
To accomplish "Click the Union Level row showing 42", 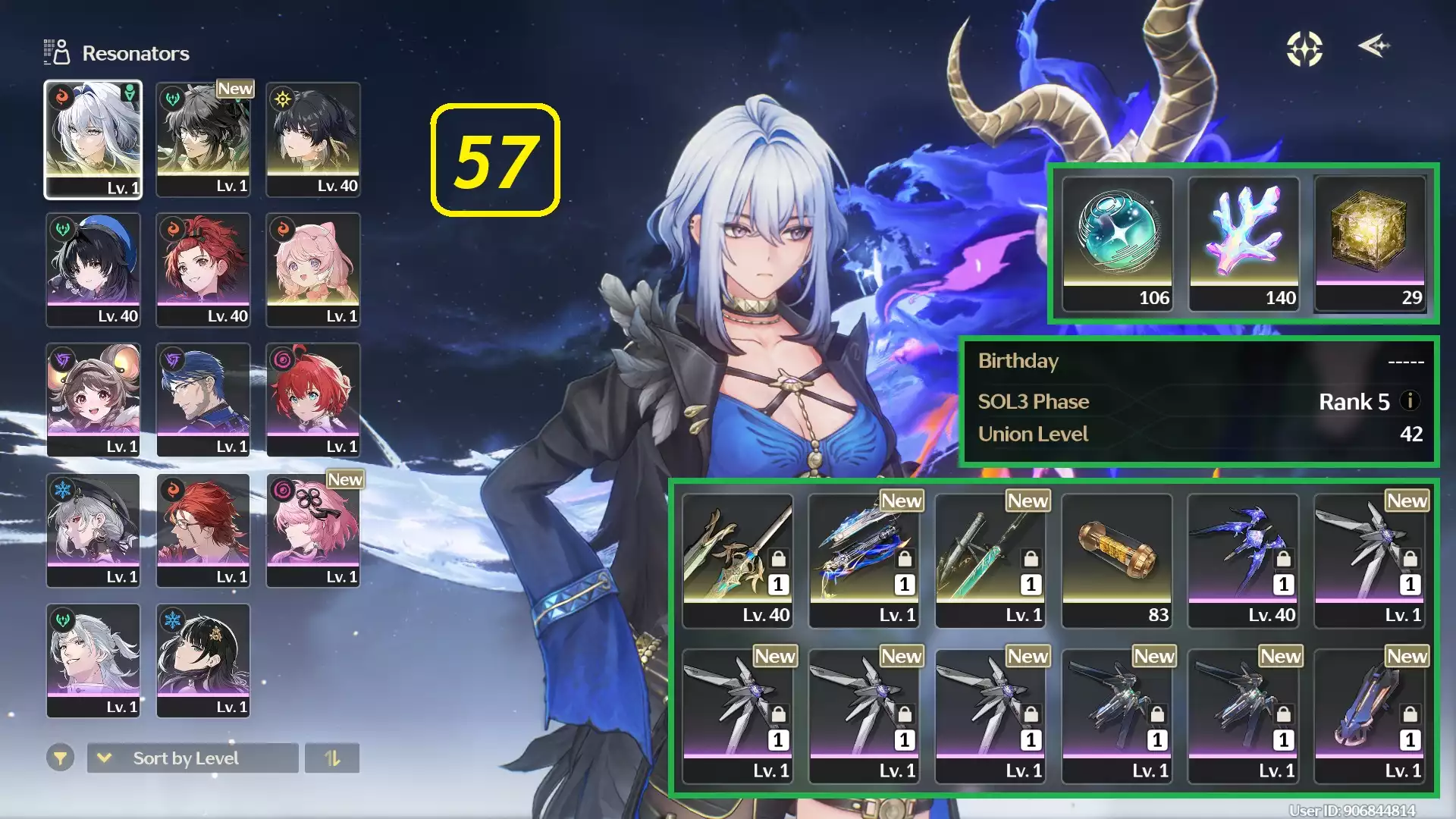I will pyautogui.click(x=1198, y=434).
